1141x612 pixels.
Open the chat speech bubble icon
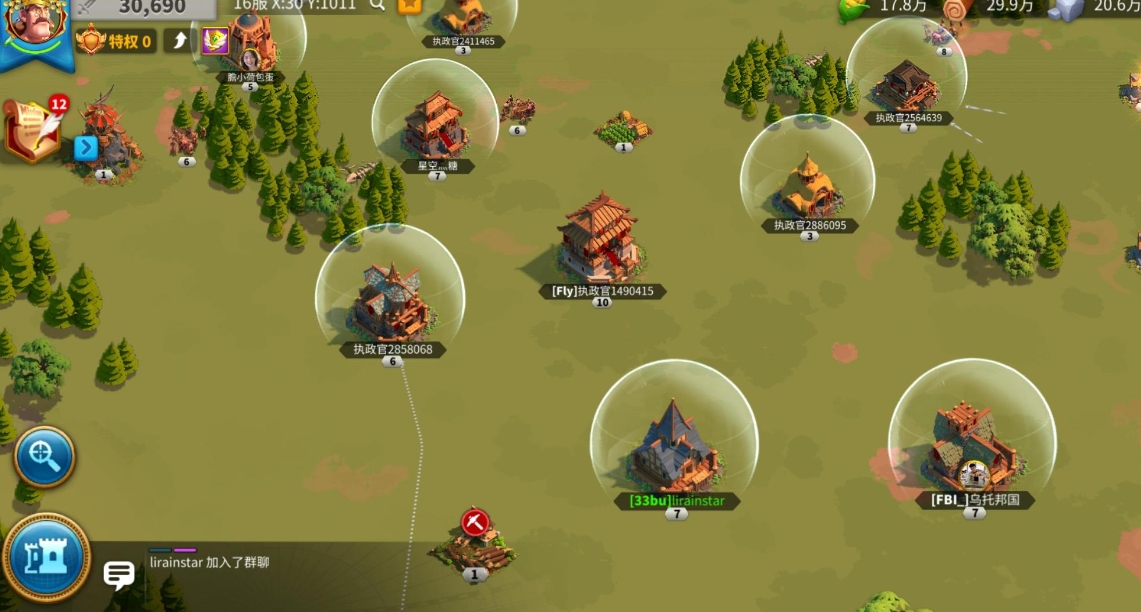click(119, 574)
